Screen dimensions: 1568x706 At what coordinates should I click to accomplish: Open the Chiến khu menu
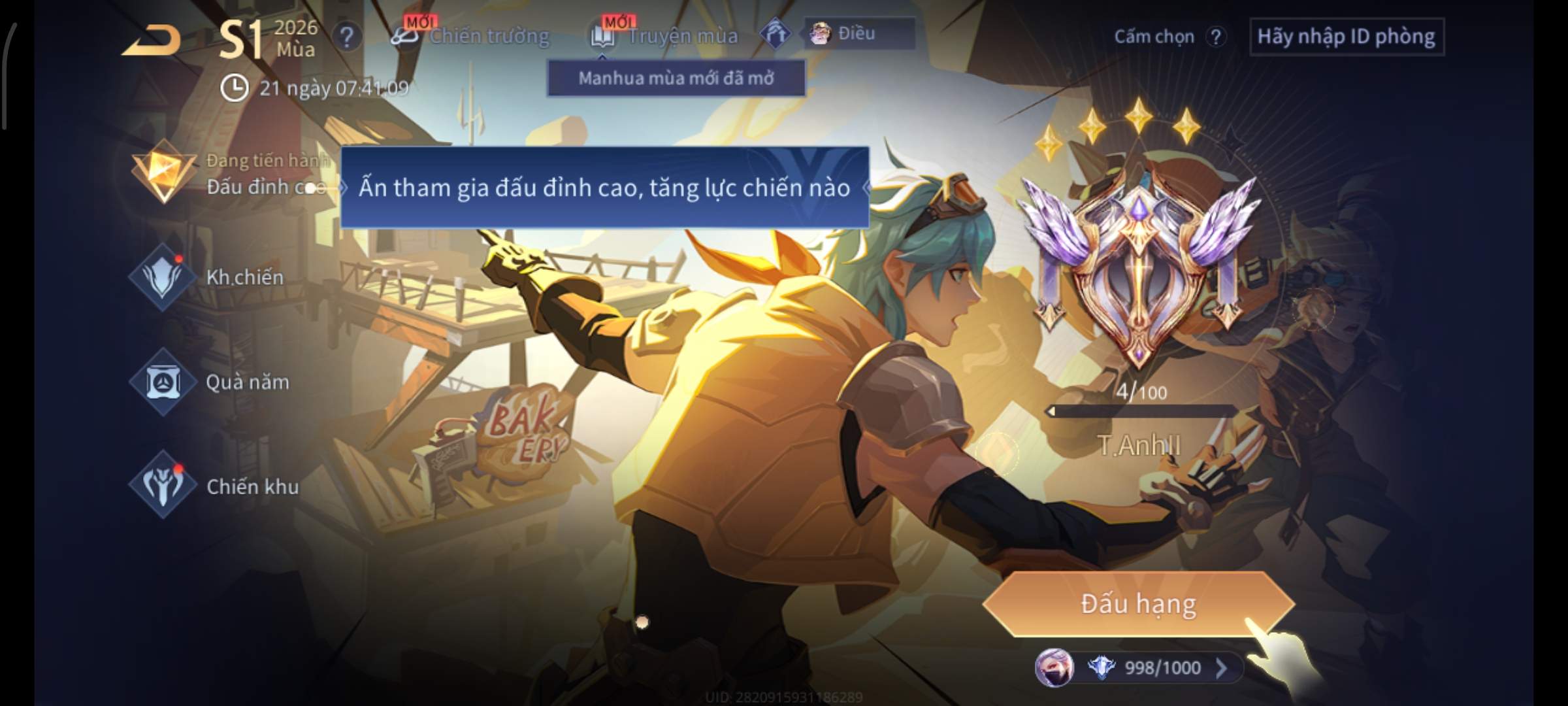point(214,486)
